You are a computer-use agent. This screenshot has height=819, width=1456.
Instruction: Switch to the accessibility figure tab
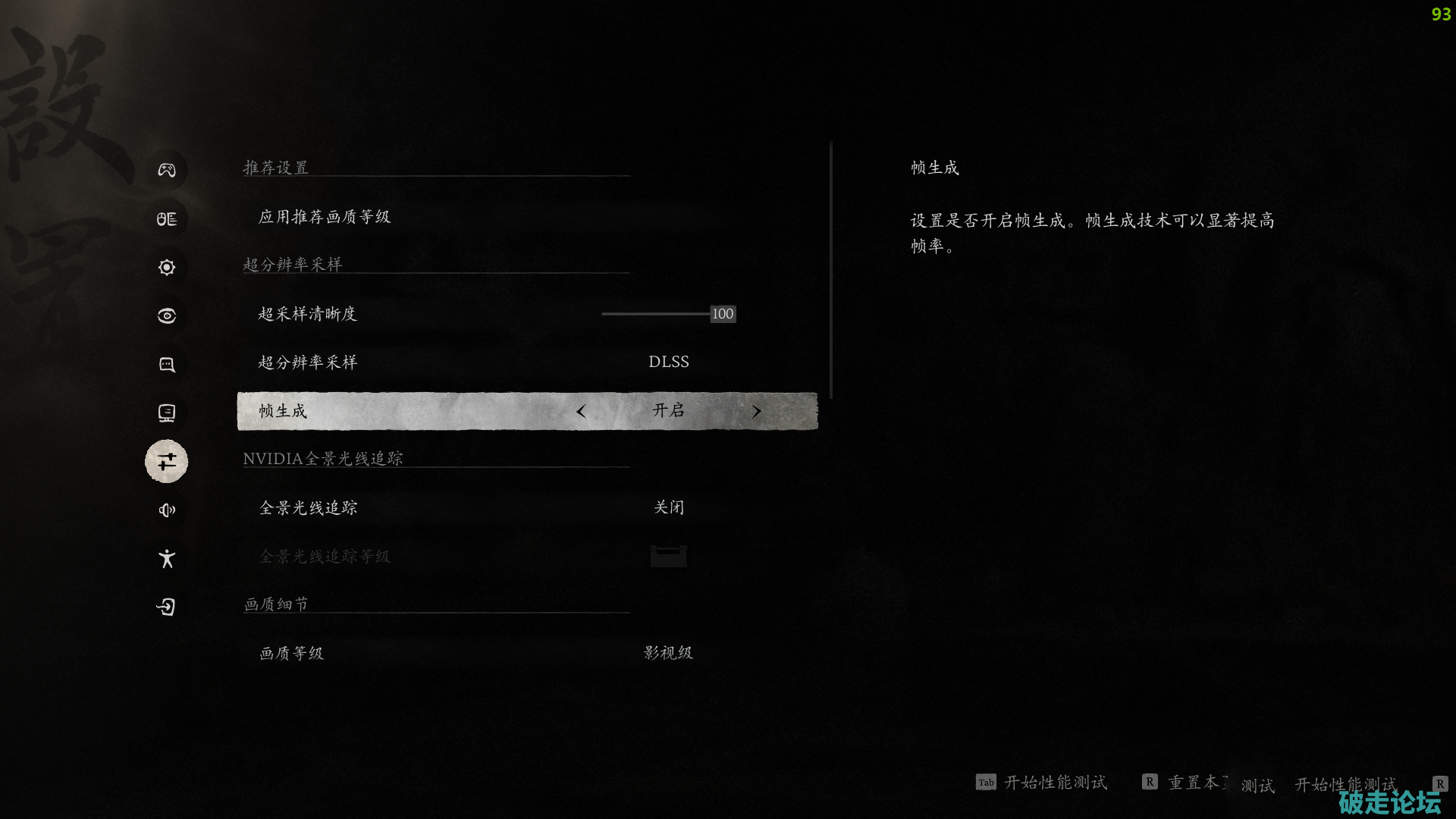click(x=167, y=559)
